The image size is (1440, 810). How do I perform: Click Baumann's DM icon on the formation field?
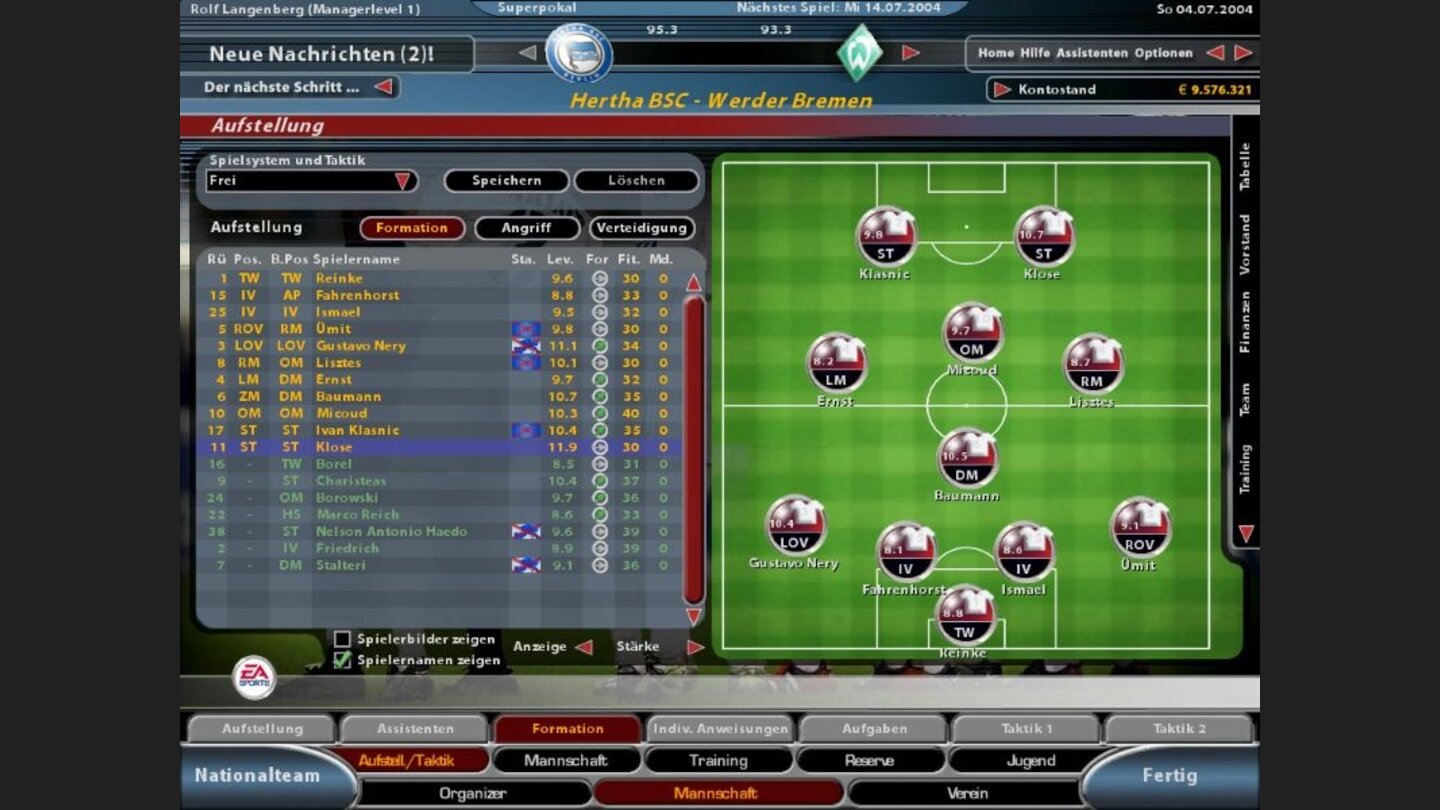969,457
